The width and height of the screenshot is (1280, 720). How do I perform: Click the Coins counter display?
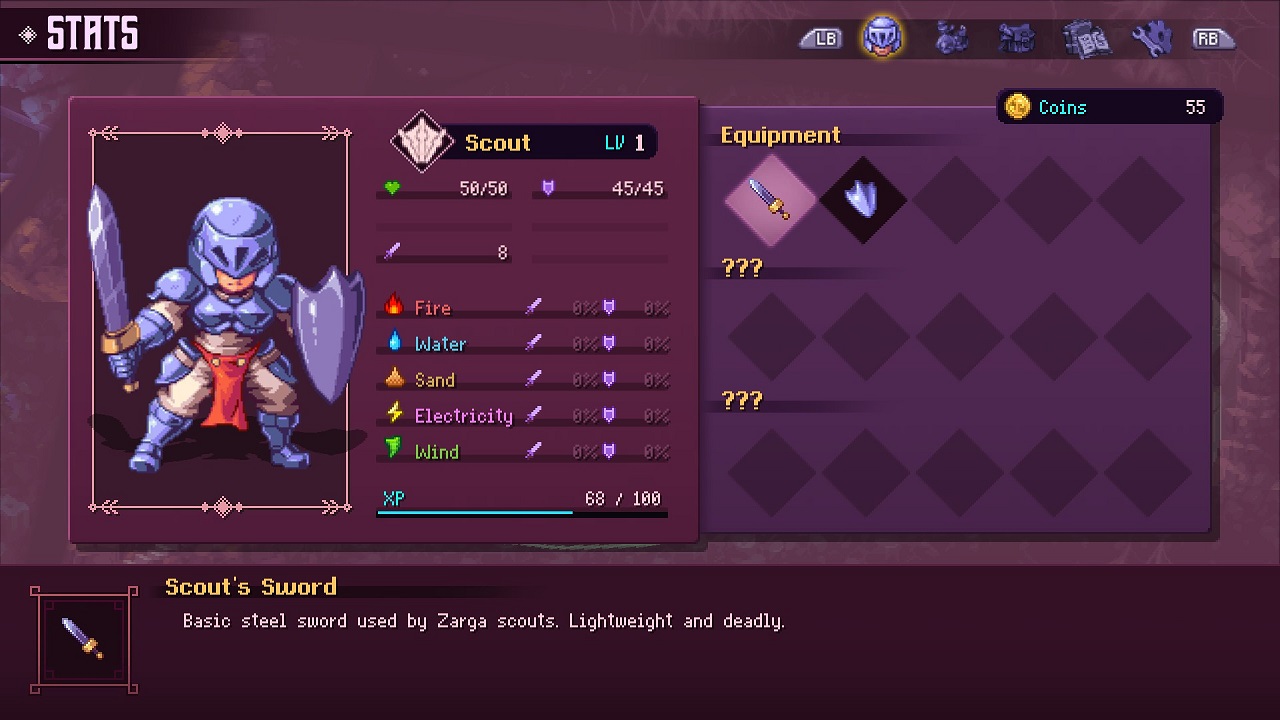1110,107
